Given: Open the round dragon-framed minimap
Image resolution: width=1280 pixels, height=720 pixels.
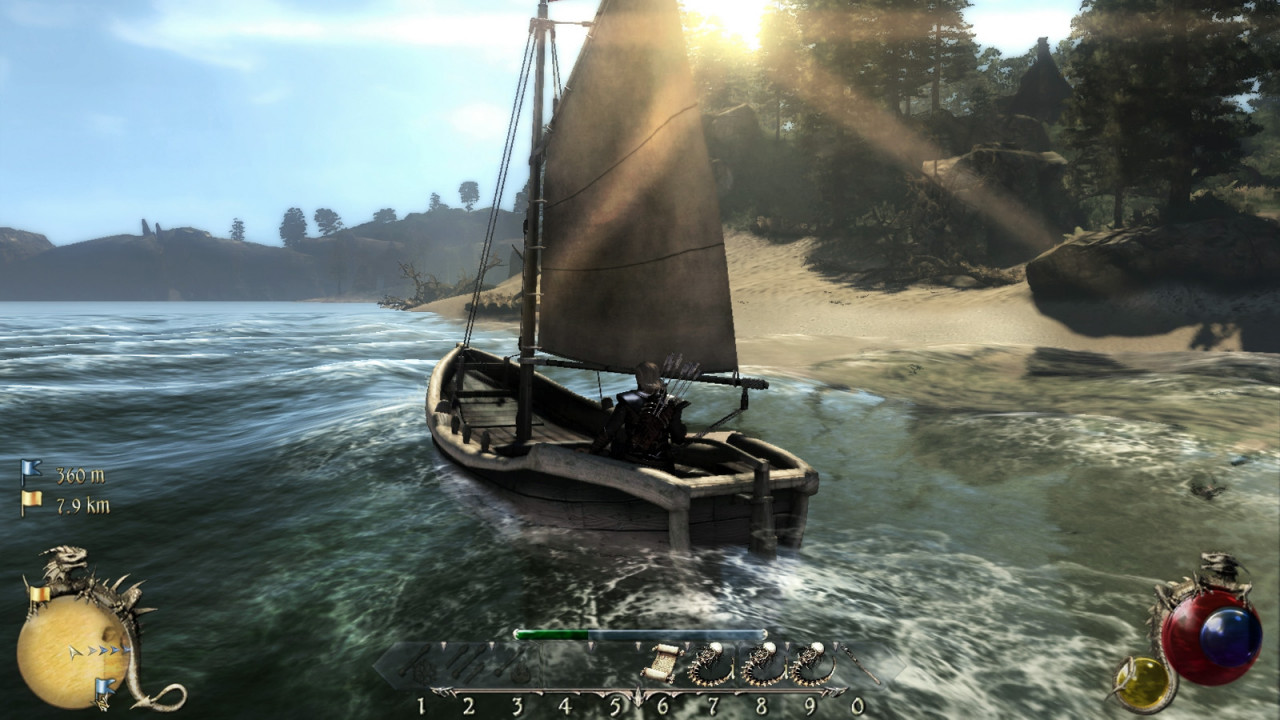Looking at the screenshot, I should [73, 646].
